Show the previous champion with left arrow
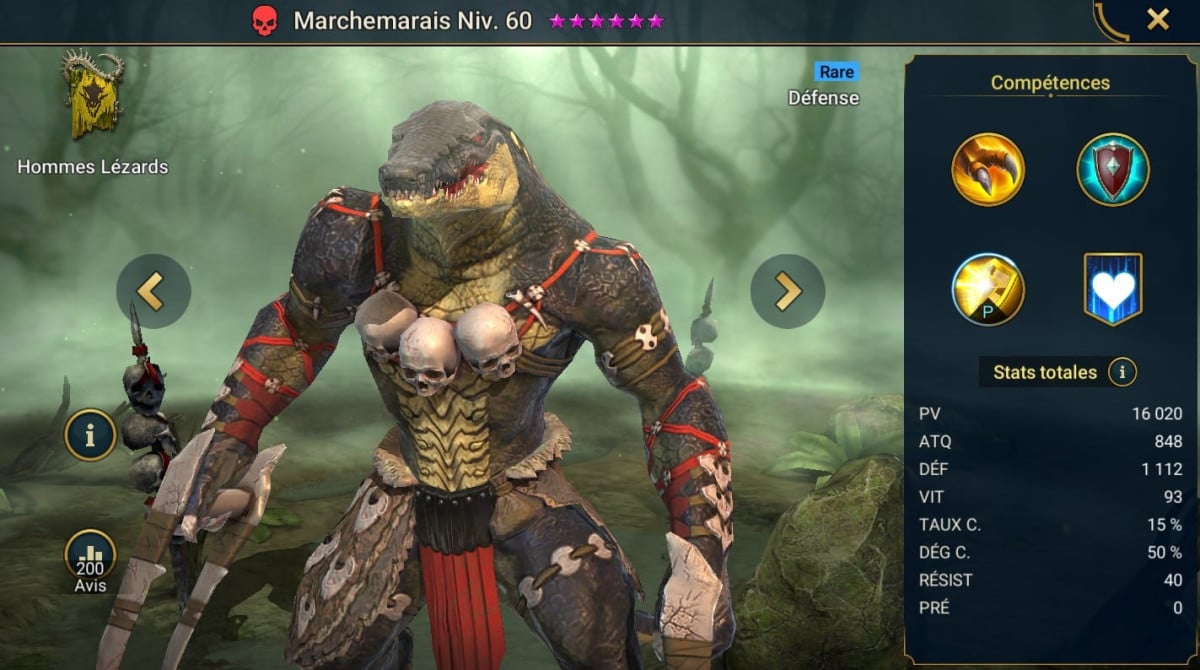This screenshot has width=1200, height=670. [x=153, y=291]
